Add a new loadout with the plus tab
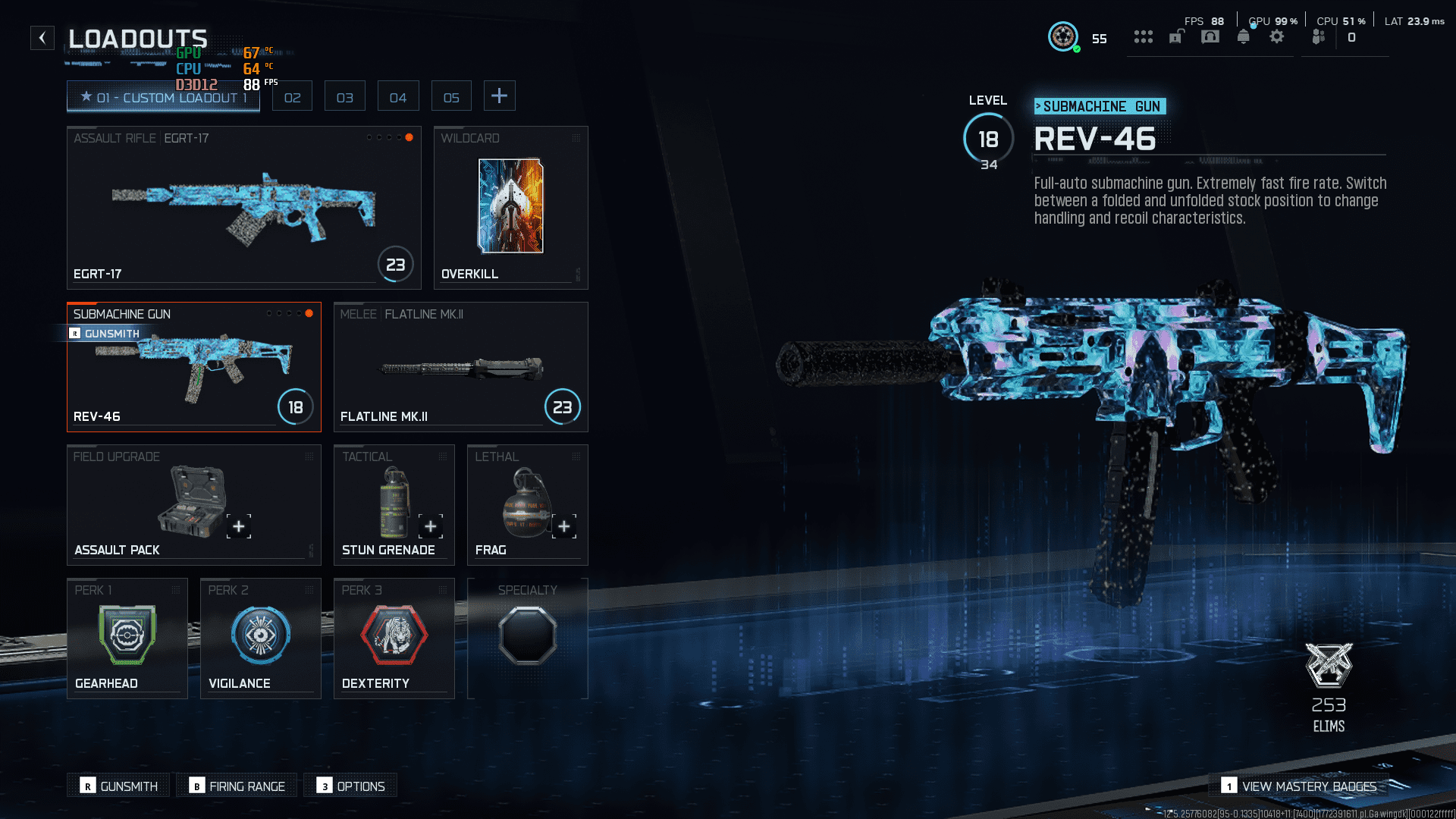This screenshot has width=1456, height=819. [x=499, y=96]
